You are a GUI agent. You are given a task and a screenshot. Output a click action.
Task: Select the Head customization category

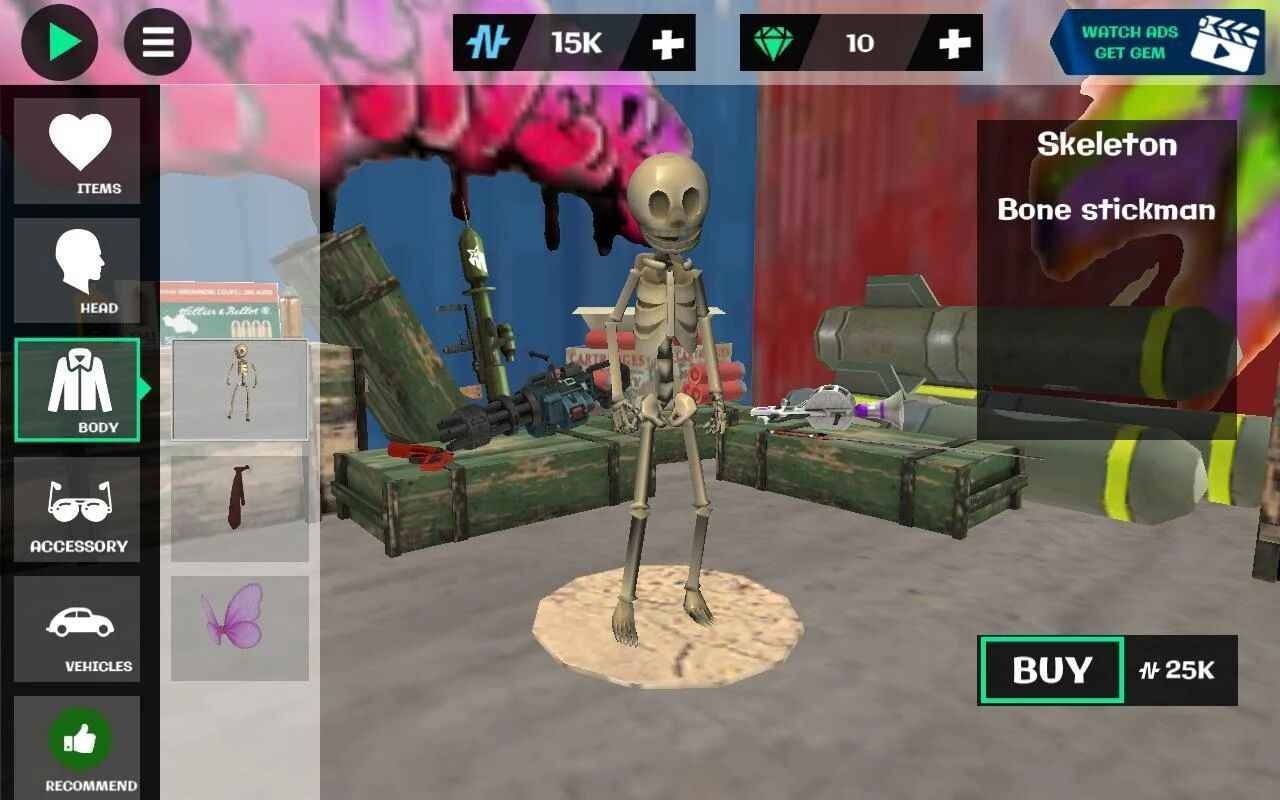click(78, 270)
